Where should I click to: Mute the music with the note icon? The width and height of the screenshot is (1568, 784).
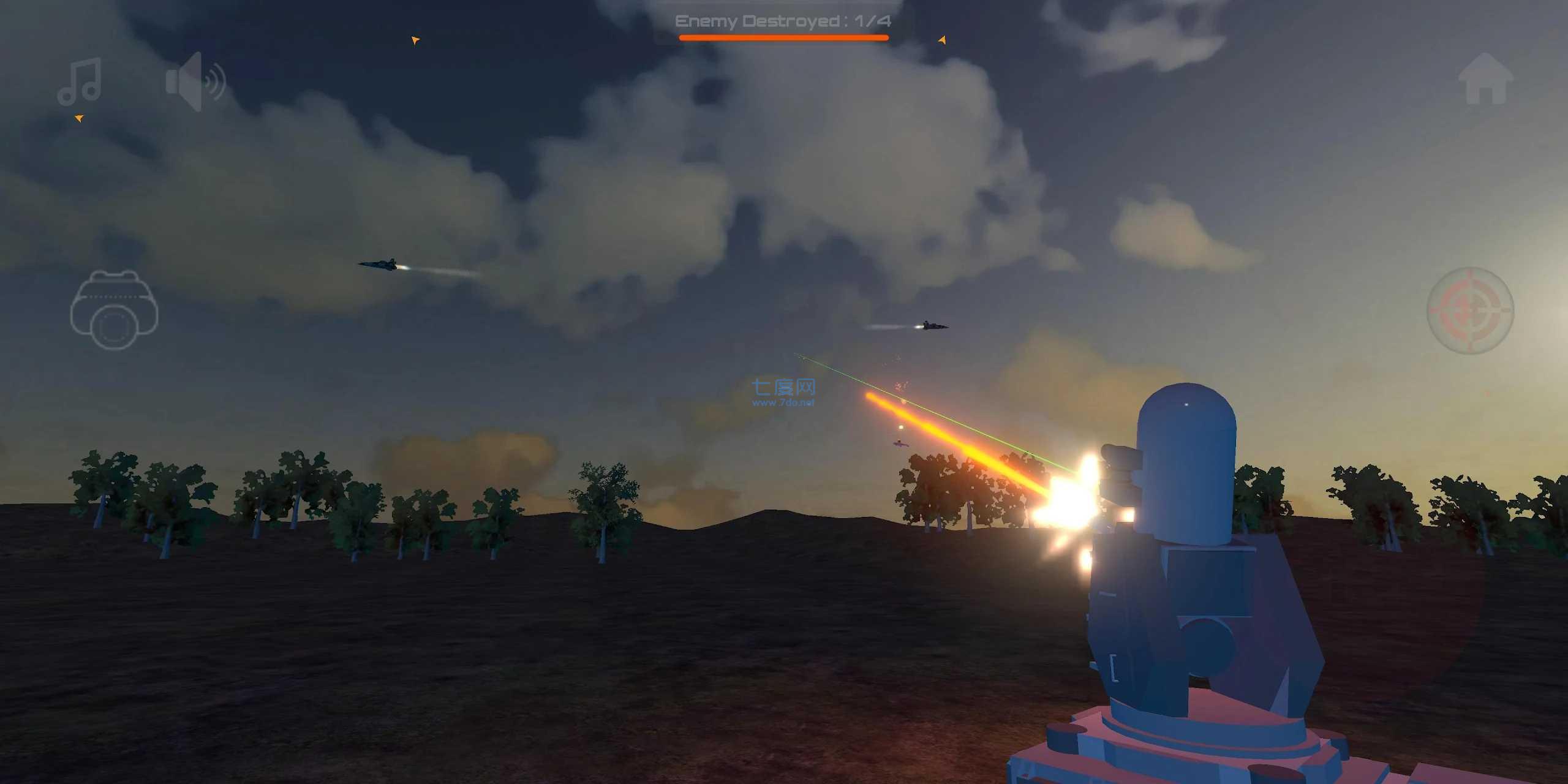tap(80, 83)
